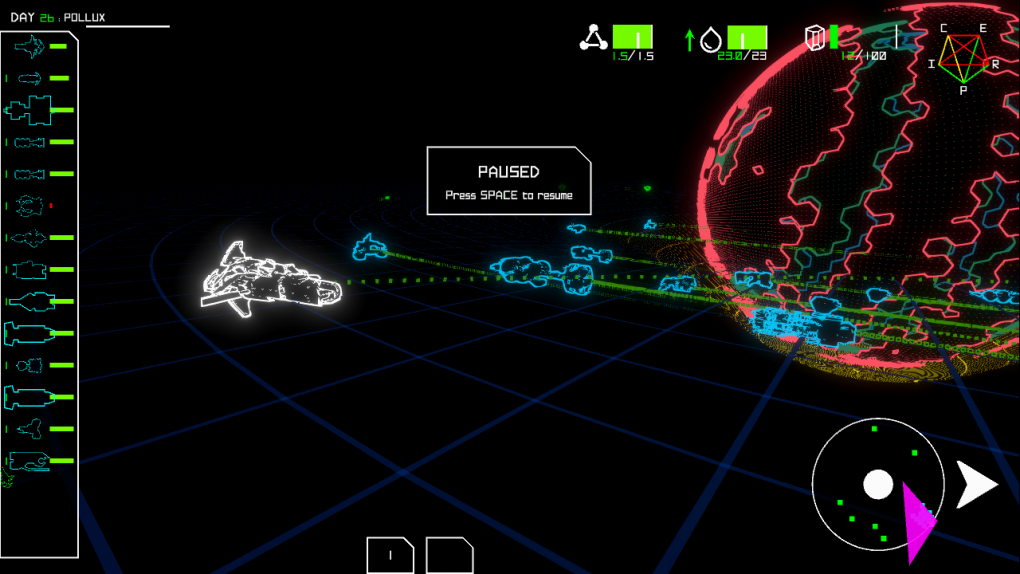This screenshot has width=1020, height=574.
Task: Choose the fleet ship with the red status bar
Action: tap(30, 206)
